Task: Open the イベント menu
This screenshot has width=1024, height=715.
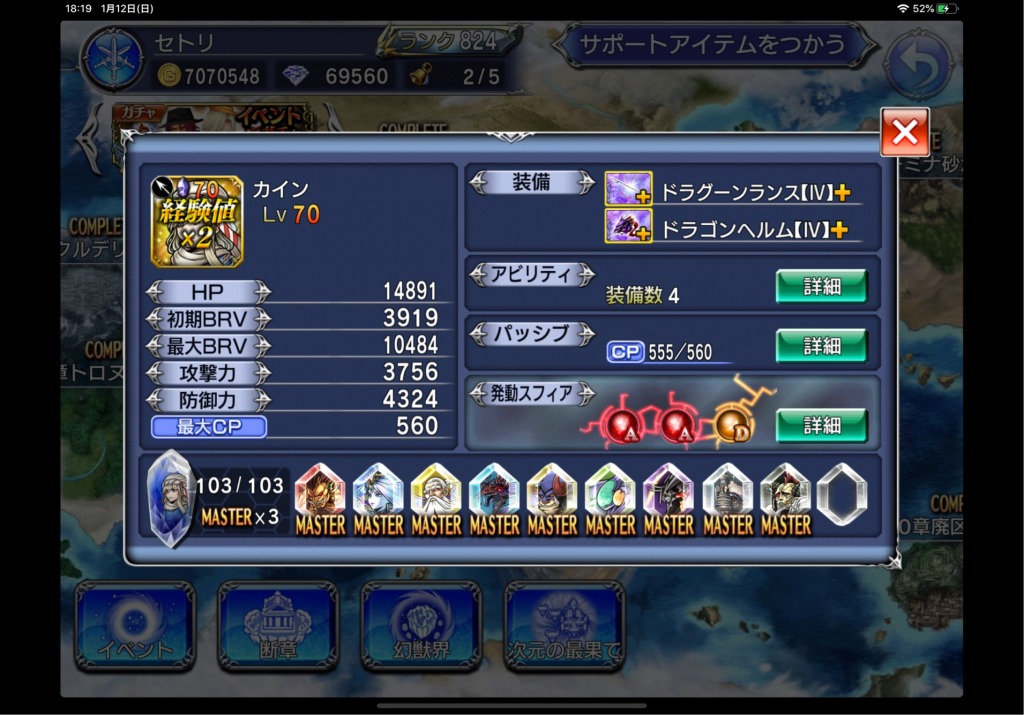Action: pyautogui.click(x=134, y=625)
